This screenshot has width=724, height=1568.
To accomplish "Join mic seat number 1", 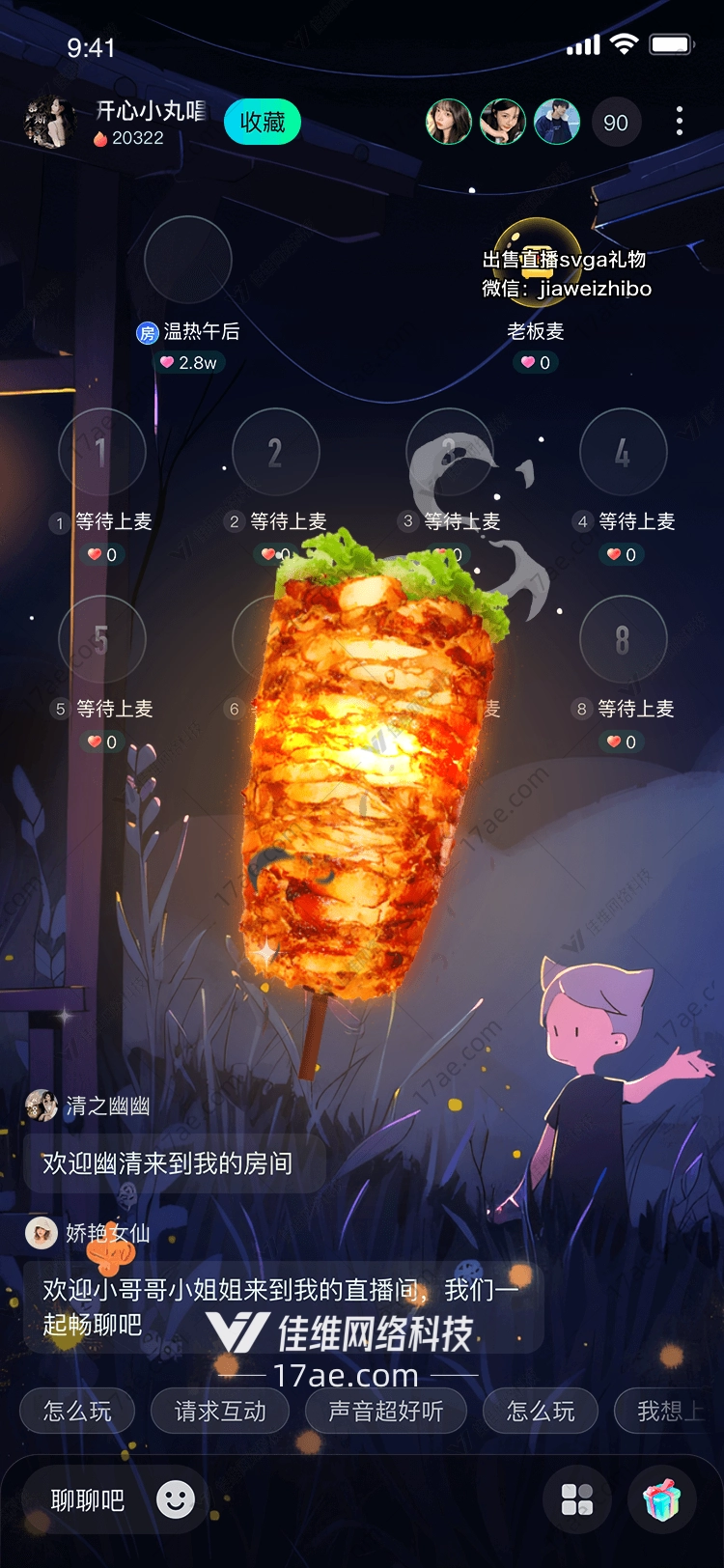I will coord(101,452).
